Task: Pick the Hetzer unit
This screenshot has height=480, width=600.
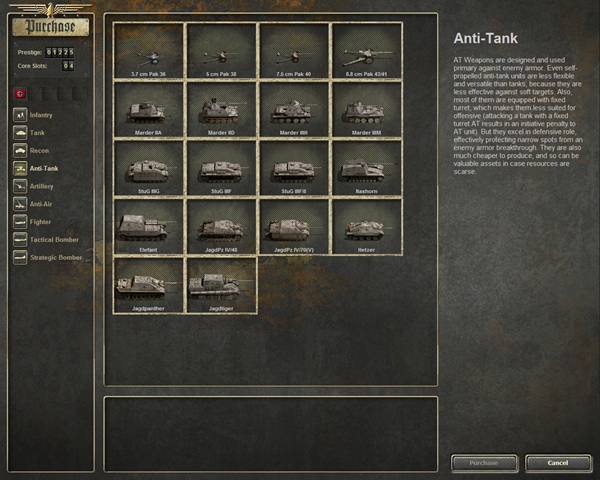Action: point(365,227)
